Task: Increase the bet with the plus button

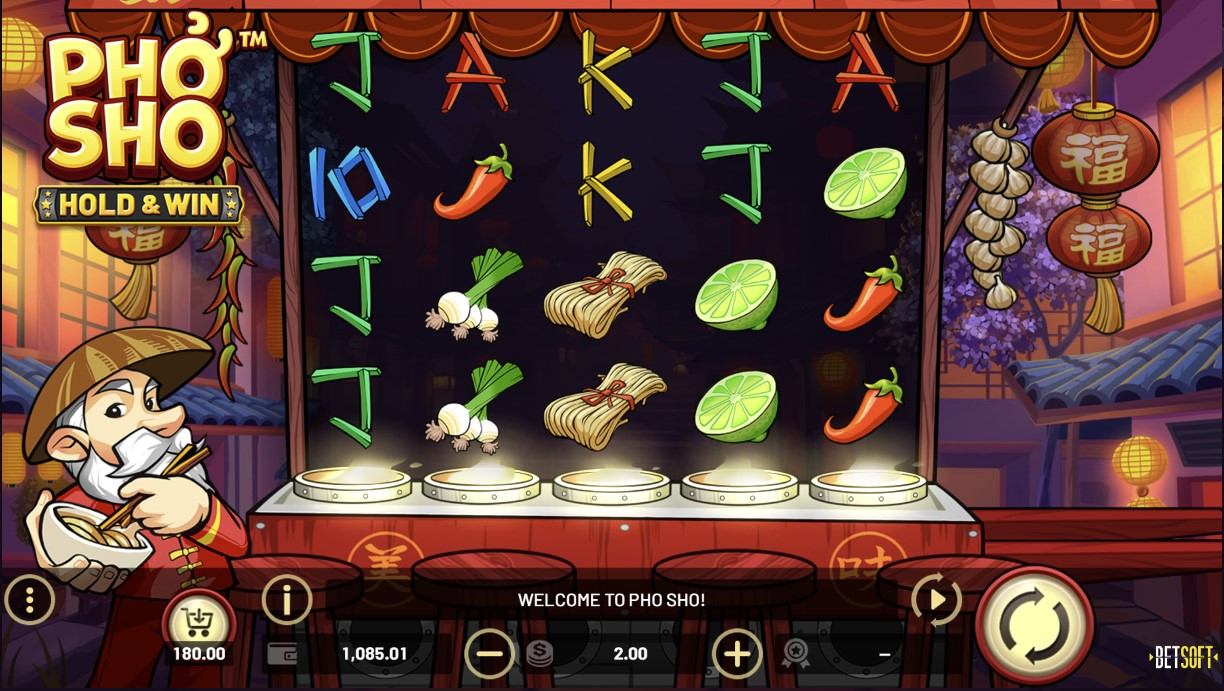Action: [737, 654]
